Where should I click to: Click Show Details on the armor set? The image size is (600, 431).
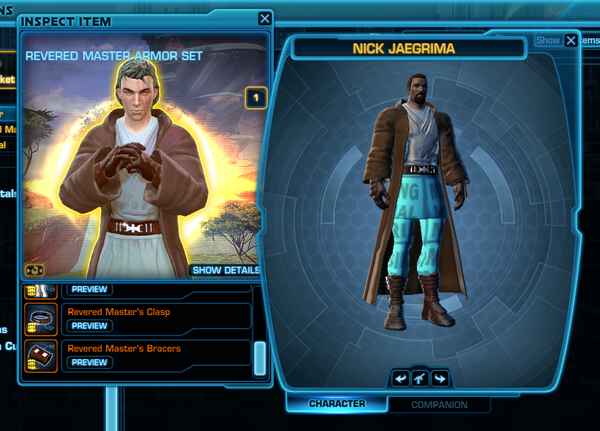click(225, 270)
